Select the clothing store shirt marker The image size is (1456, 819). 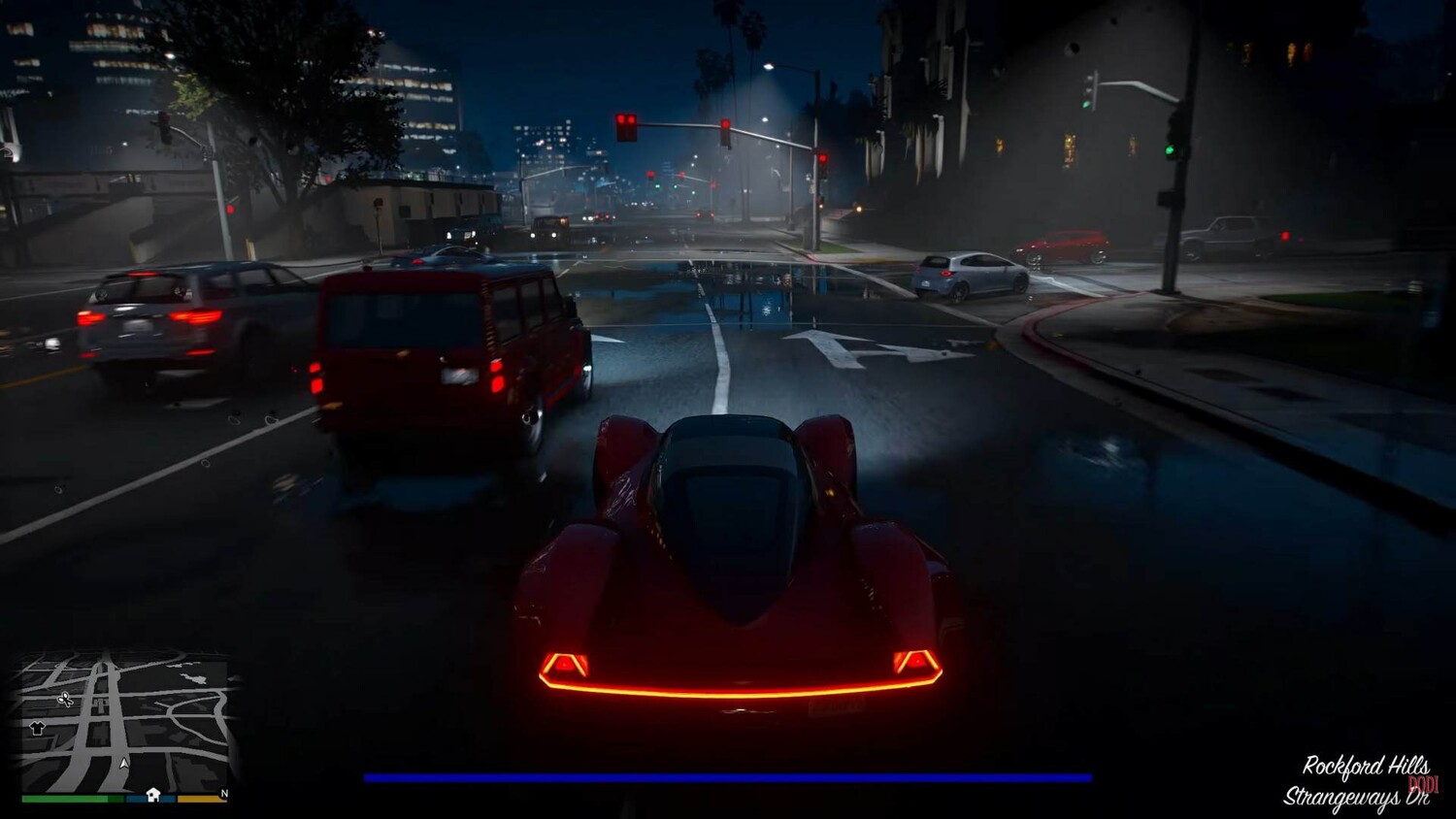pyautogui.click(x=38, y=728)
